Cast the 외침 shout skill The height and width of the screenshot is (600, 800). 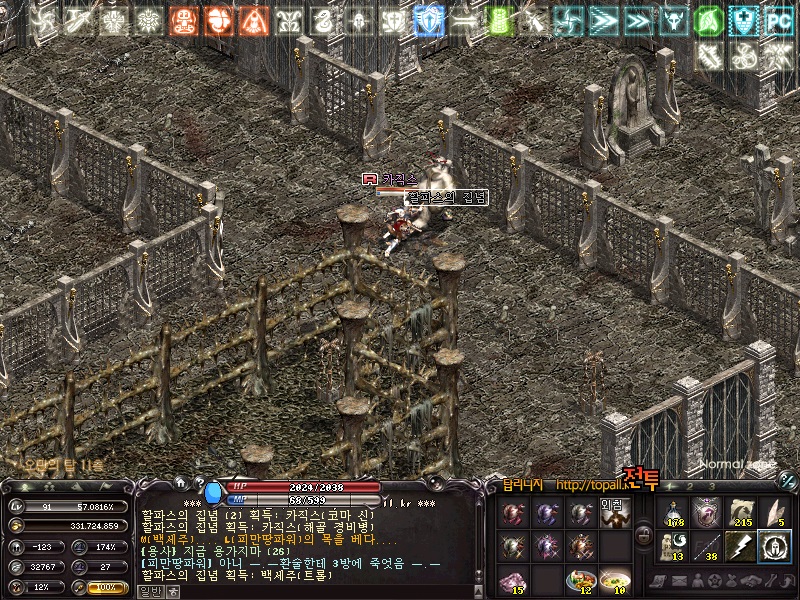point(613,514)
